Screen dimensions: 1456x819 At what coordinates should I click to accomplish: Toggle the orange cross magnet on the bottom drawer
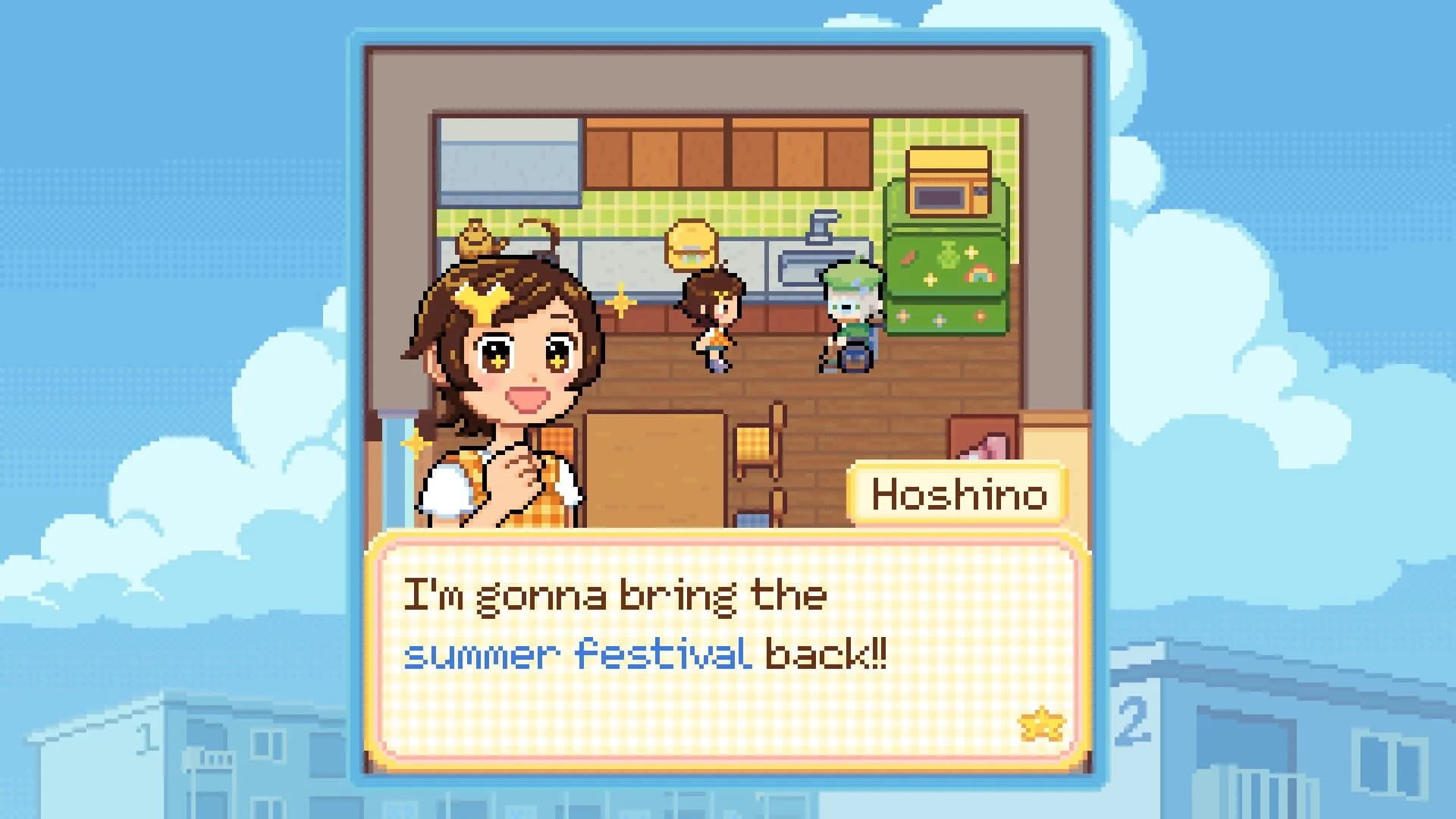(980, 316)
